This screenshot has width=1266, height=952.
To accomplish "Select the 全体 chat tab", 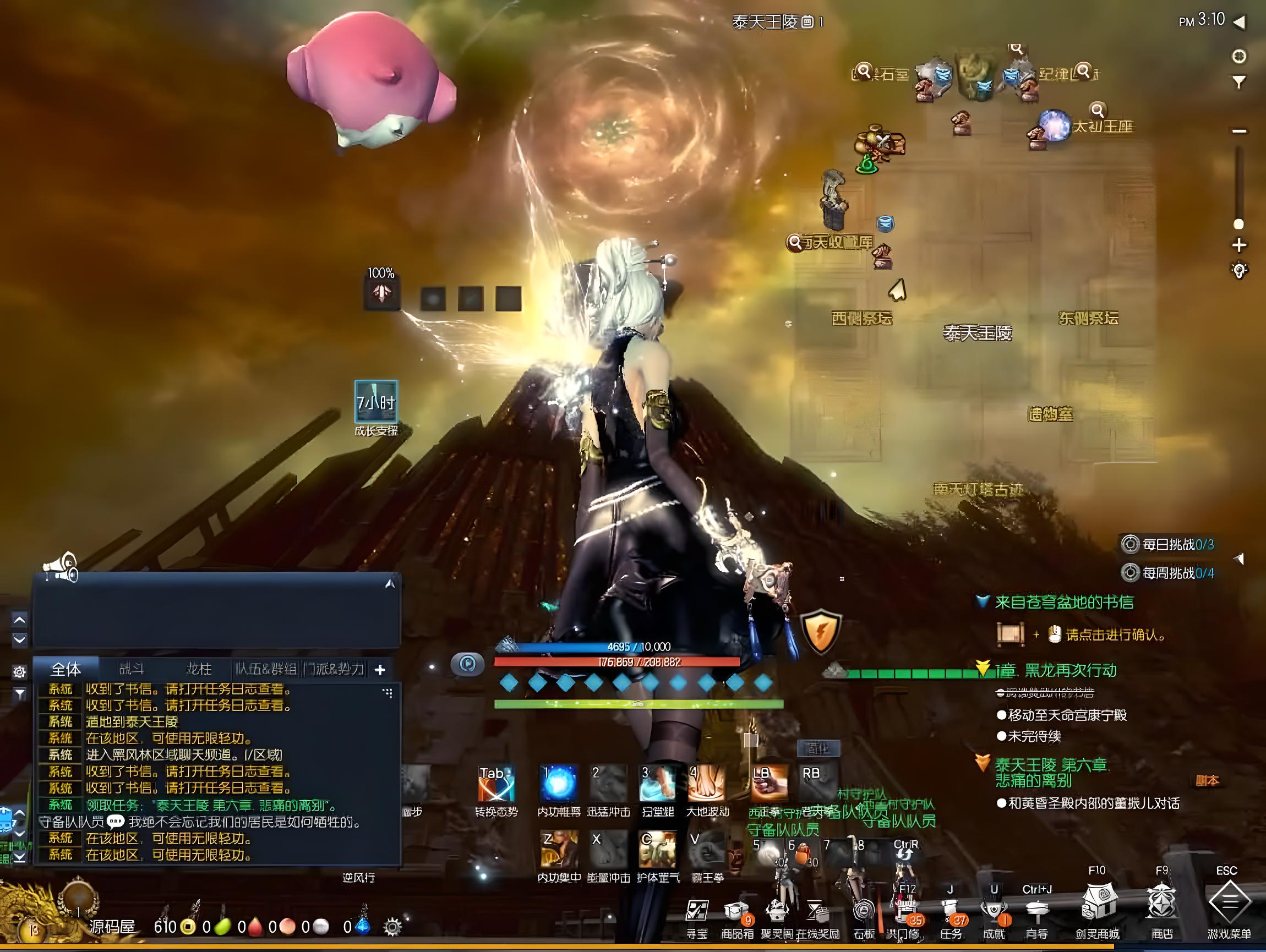I will coord(66,669).
